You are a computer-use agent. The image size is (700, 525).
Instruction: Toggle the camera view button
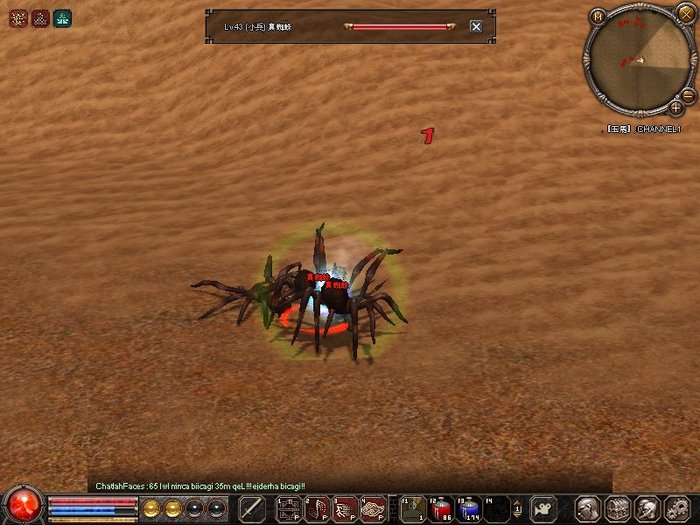click(x=545, y=509)
